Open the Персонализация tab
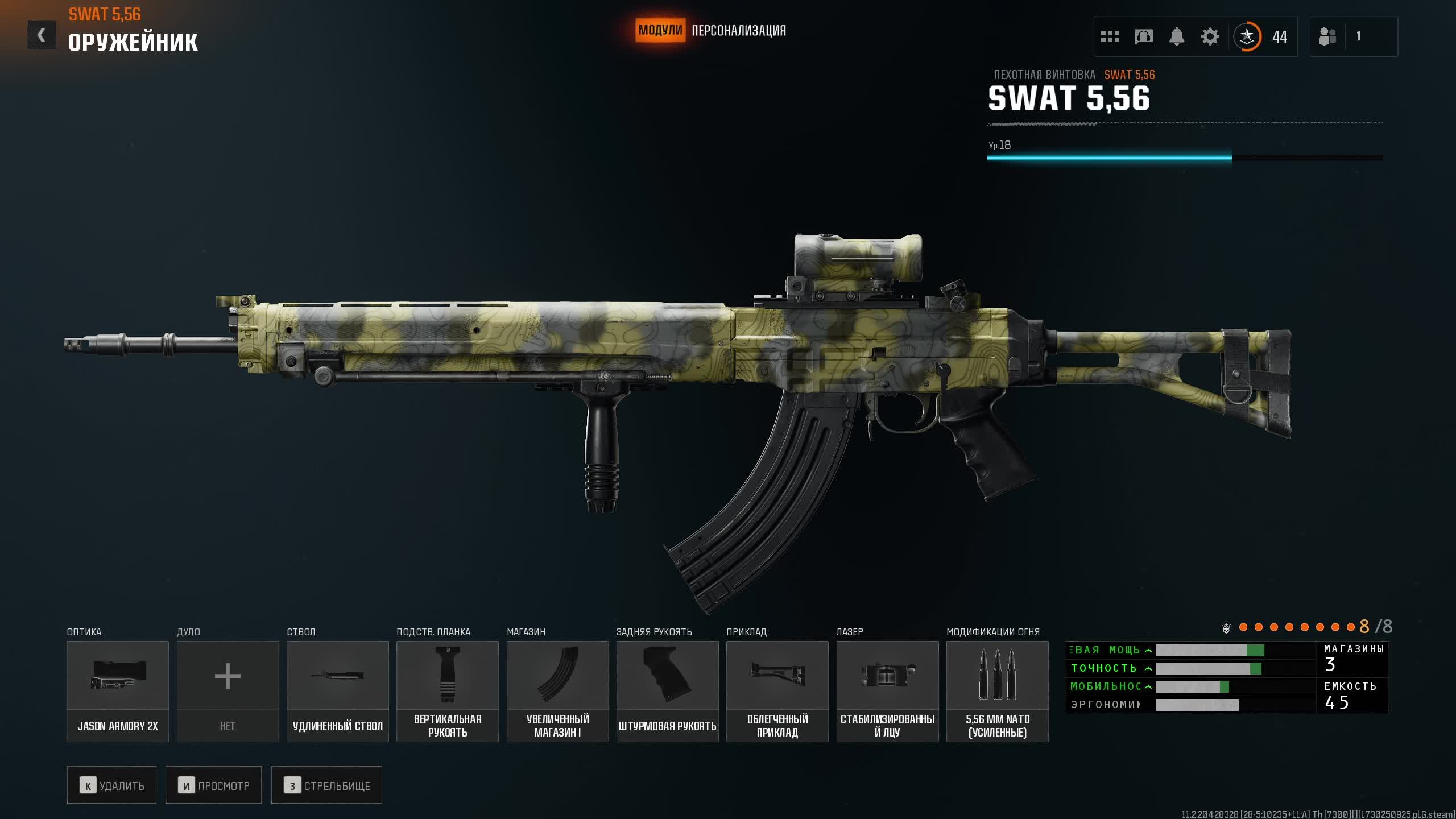Screen dimensions: 1456x819 click(x=738, y=31)
